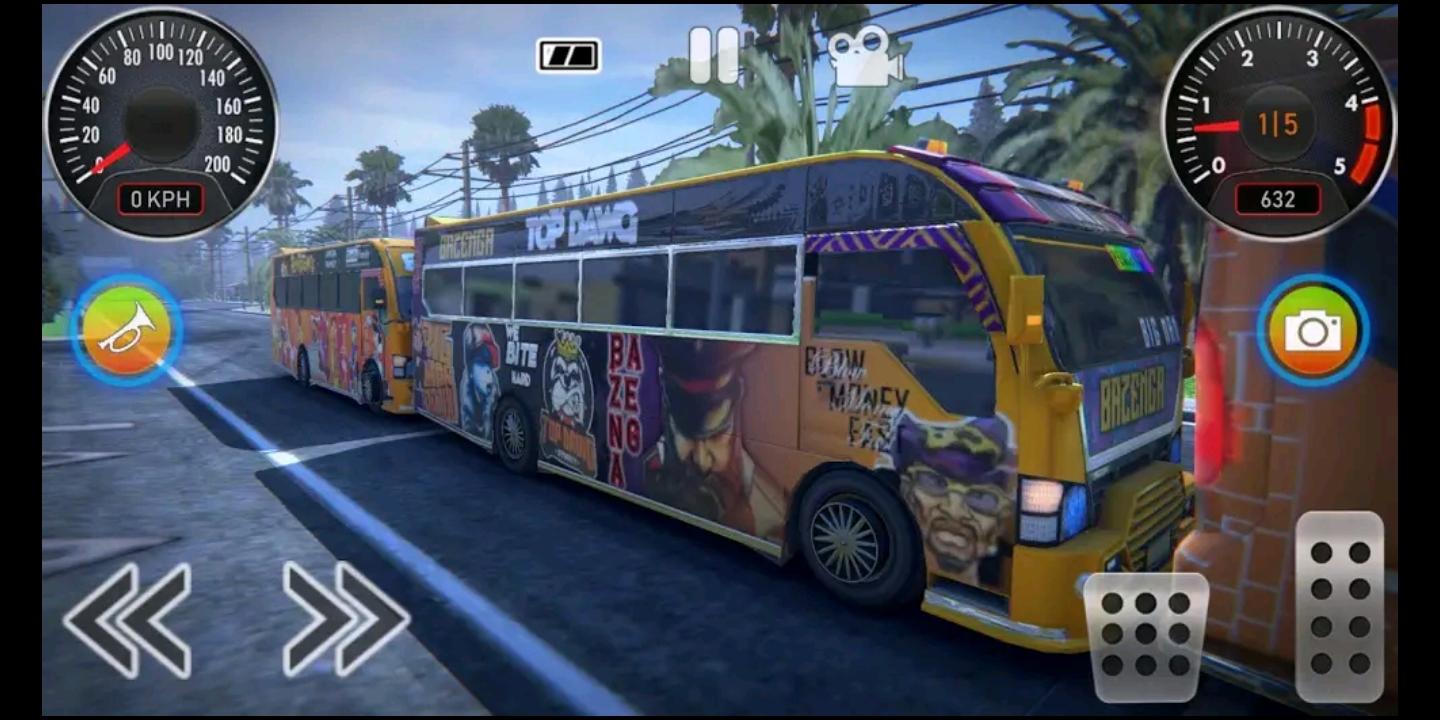Take a screenshot with the photo camera button
Image resolution: width=1440 pixels, height=720 pixels.
click(1313, 331)
